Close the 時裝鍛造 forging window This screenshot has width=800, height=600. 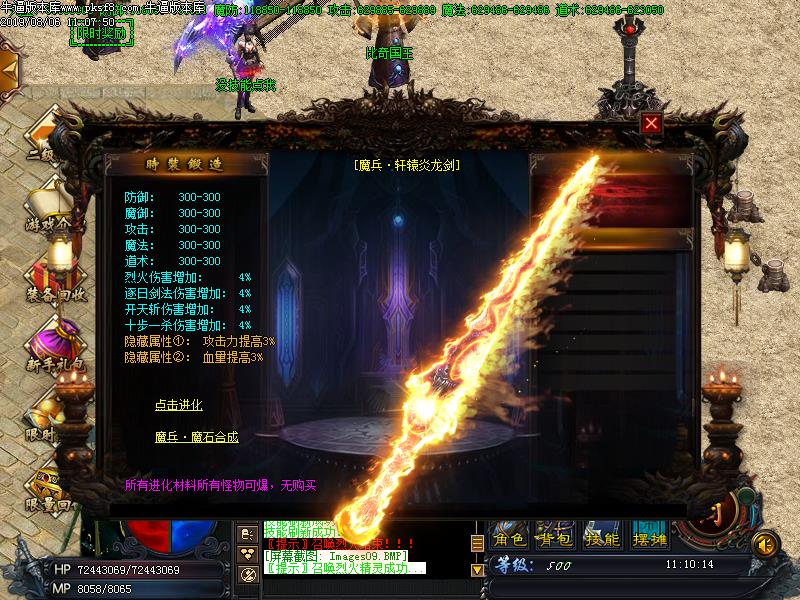pos(651,123)
